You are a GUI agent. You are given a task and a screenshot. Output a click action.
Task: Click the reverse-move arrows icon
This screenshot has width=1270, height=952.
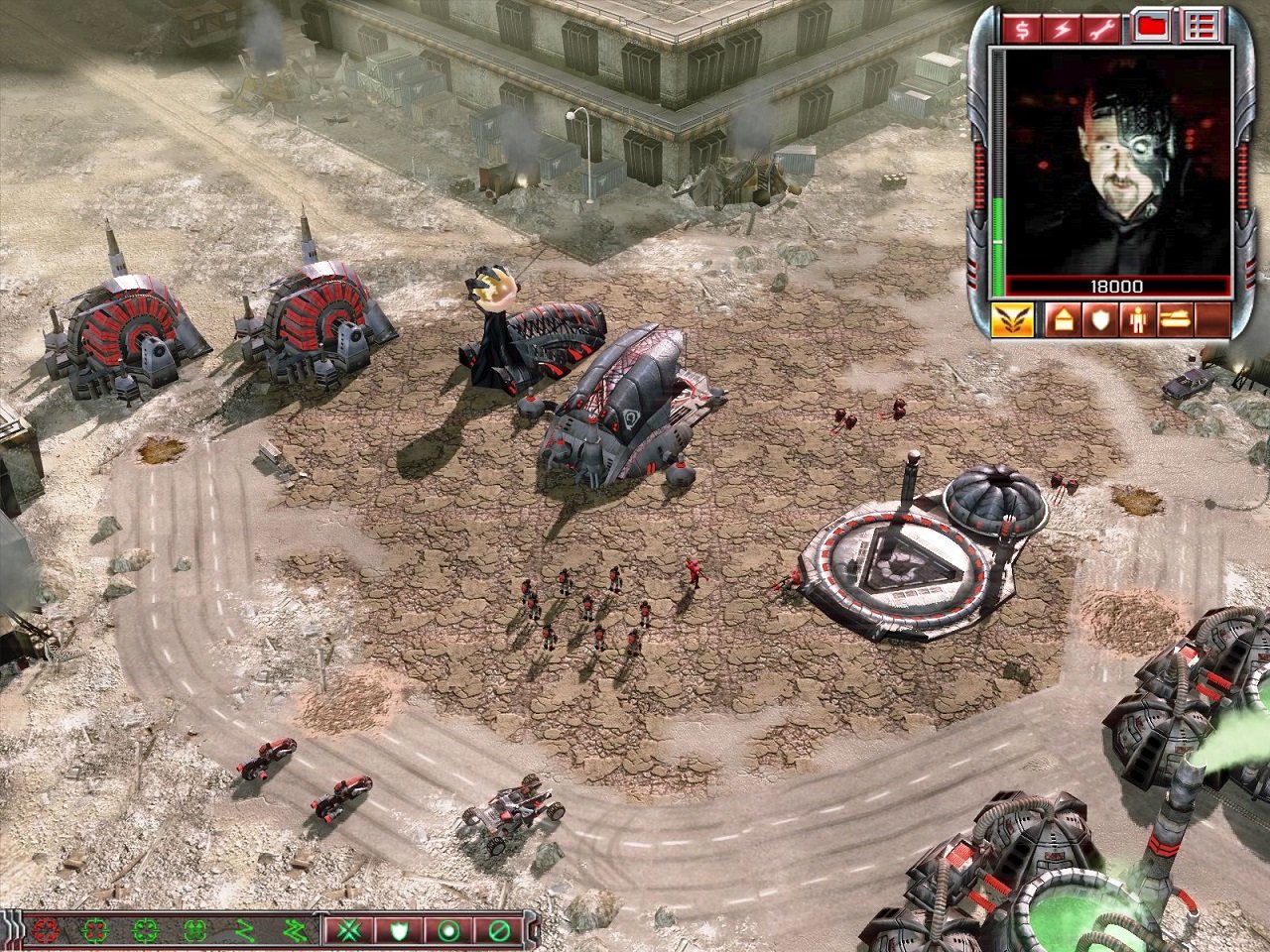click(x=293, y=932)
